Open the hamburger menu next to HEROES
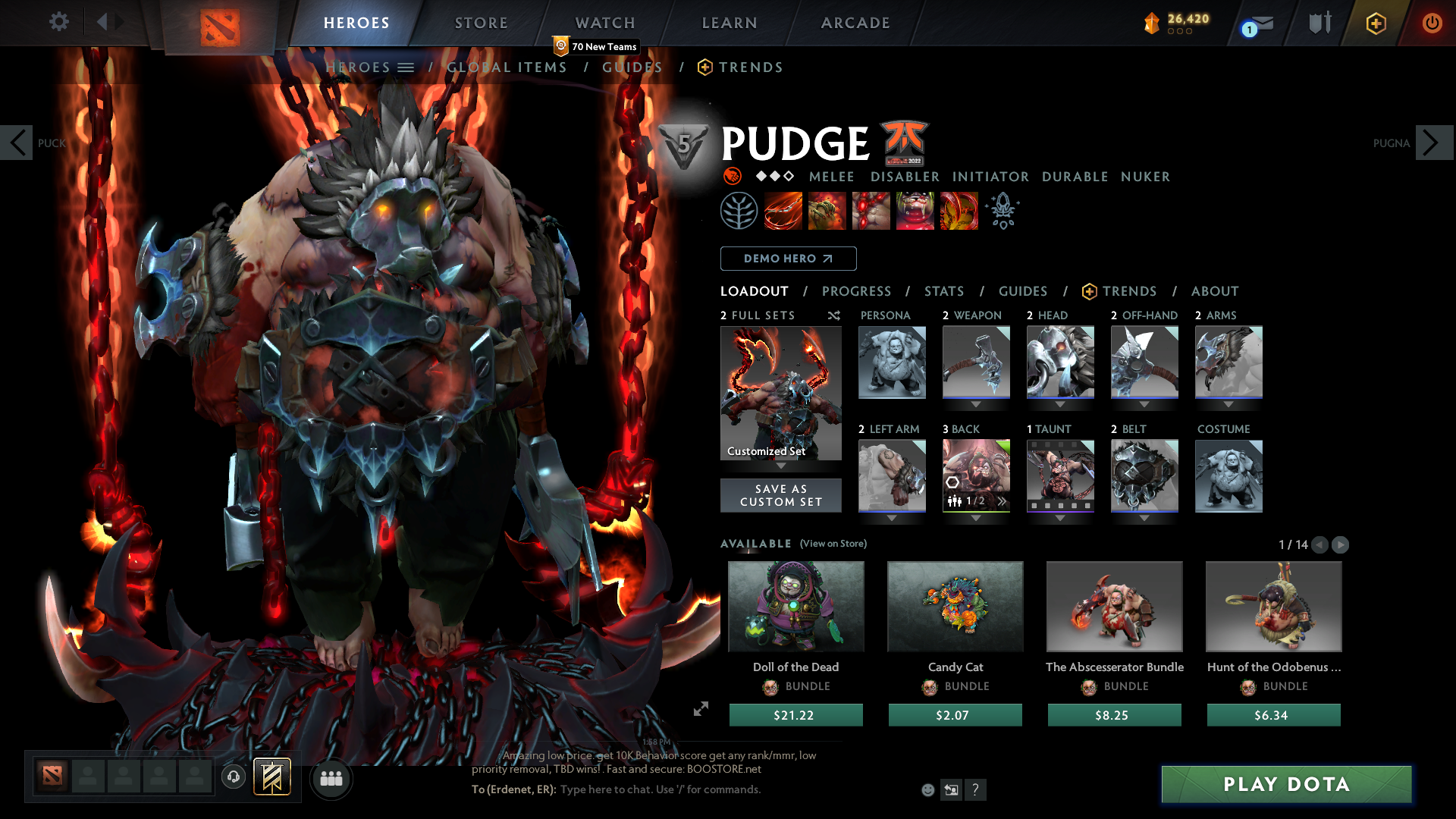This screenshot has height=819, width=1456. tap(406, 67)
